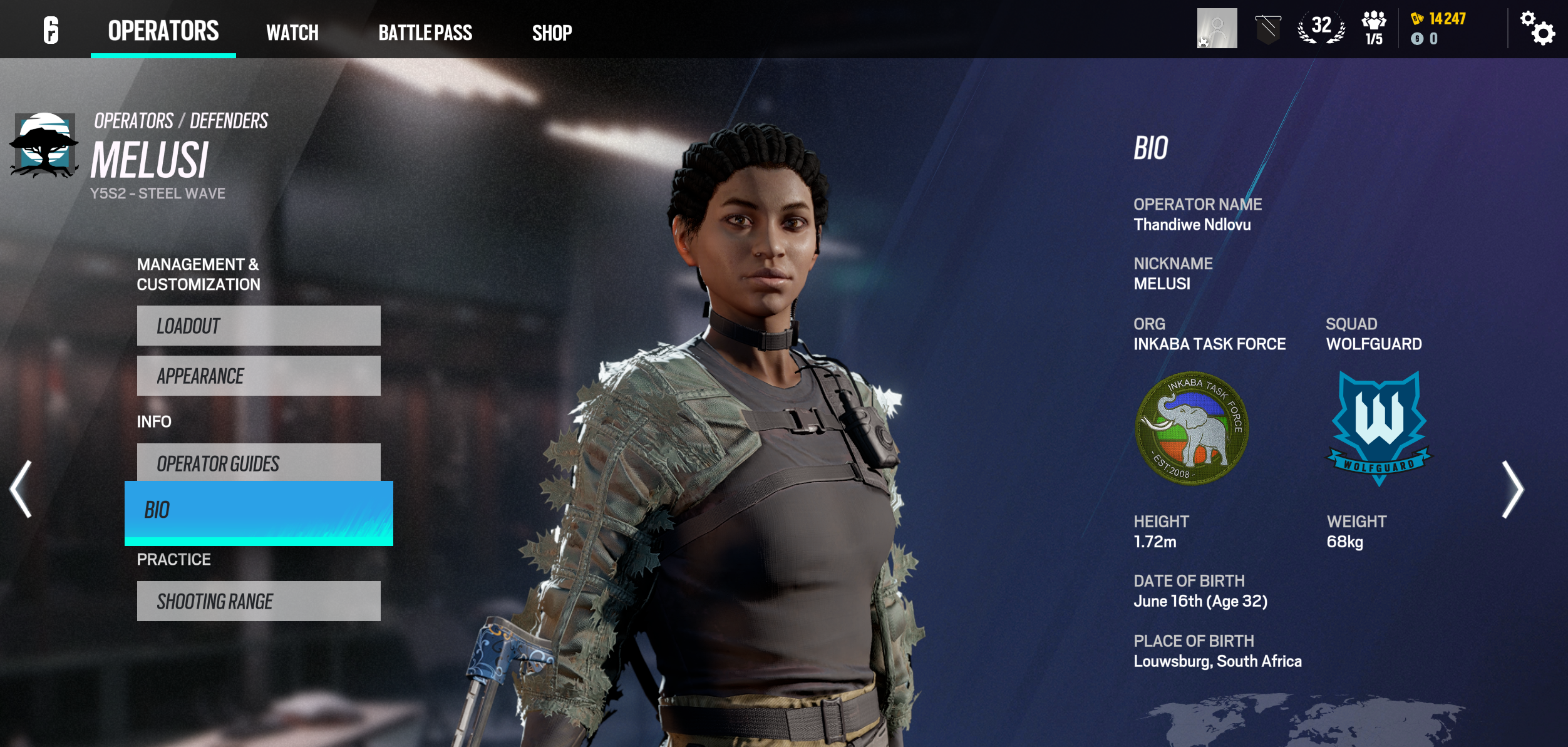Image resolution: width=1568 pixels, height=747 pixels.
Task: Go back via the Operators breadcrumb link
Action: 133,121
